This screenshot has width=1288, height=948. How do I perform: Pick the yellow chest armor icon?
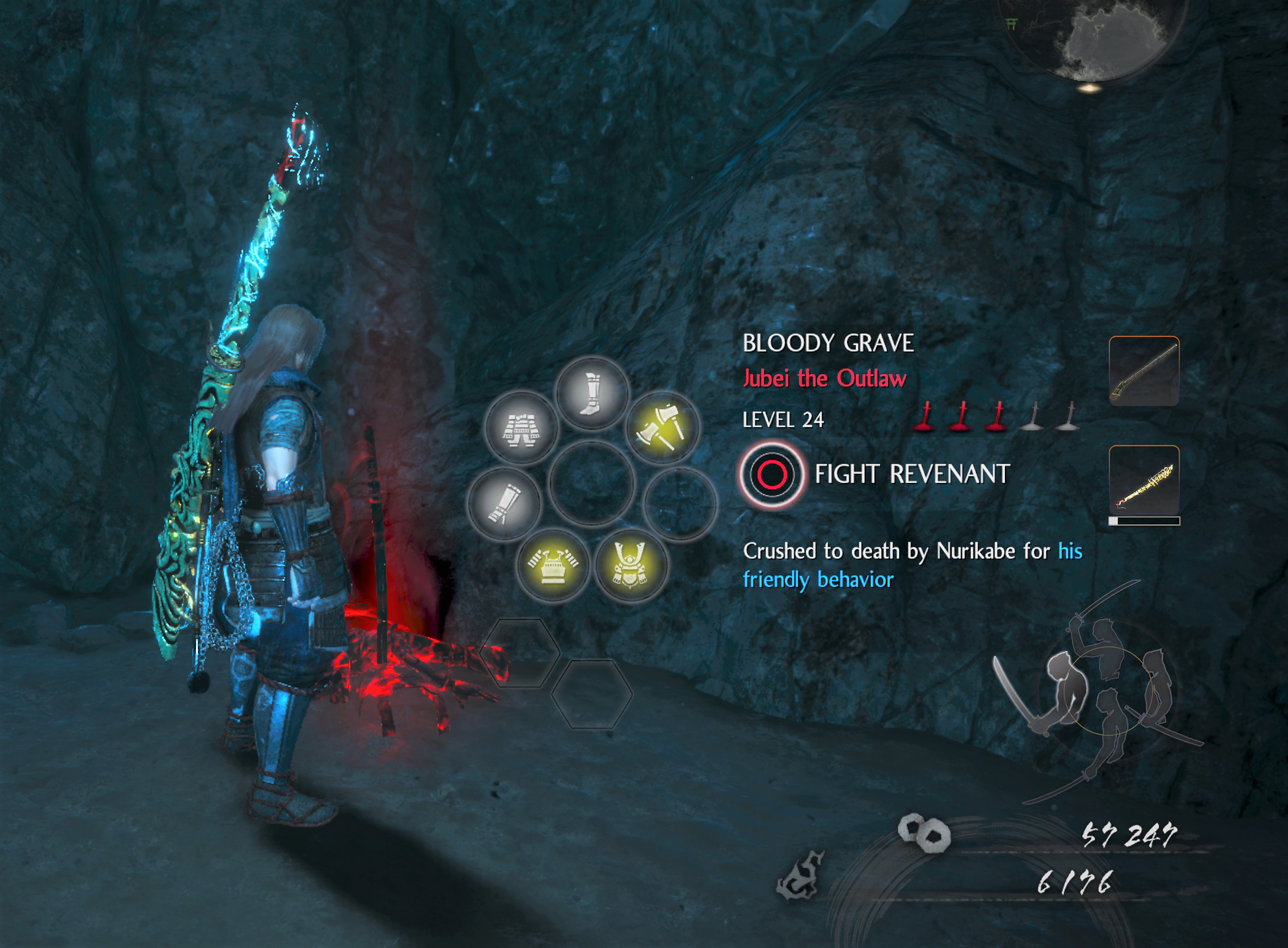[x=552, y=565]
